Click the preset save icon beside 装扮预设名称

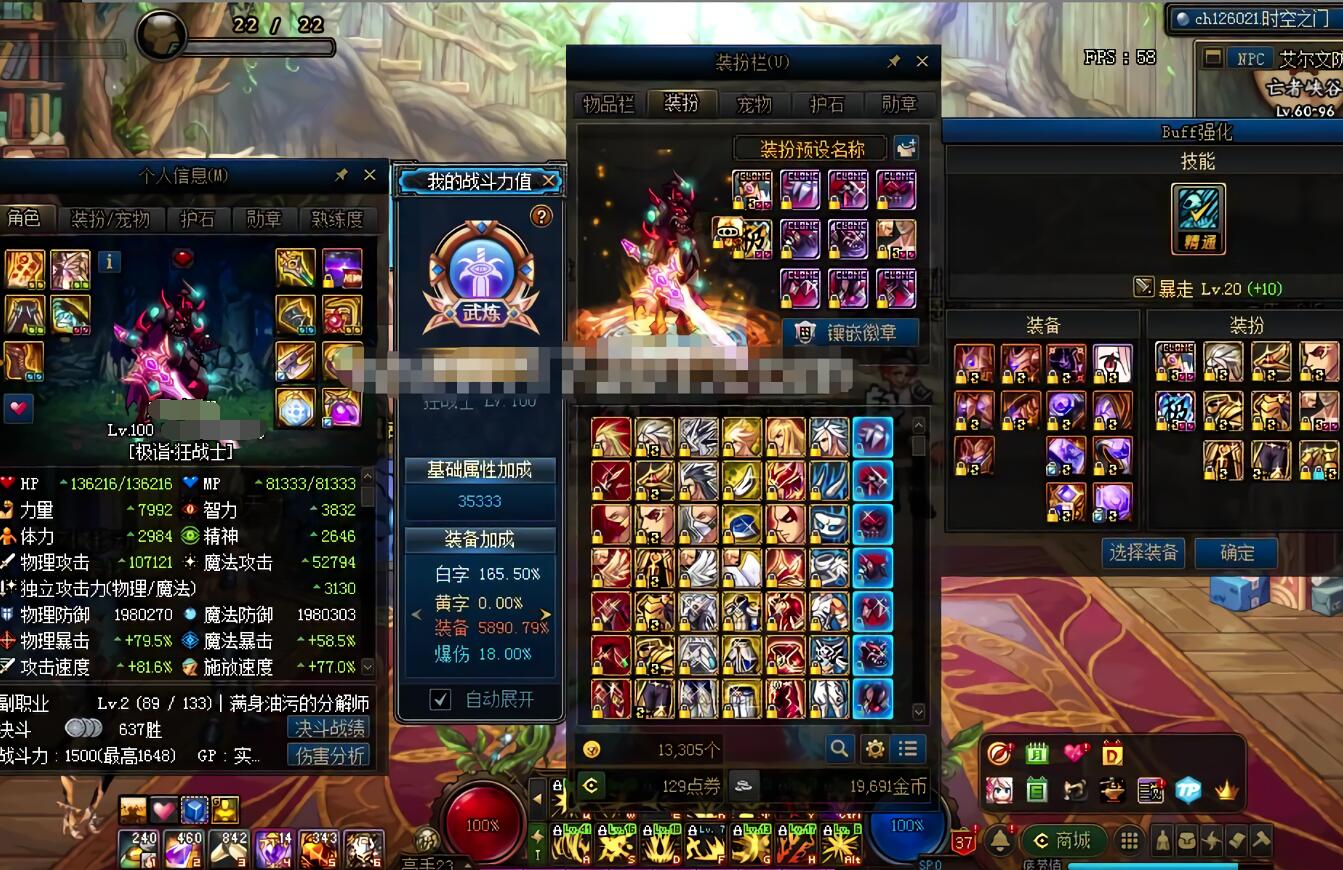(x=905, y=147)
